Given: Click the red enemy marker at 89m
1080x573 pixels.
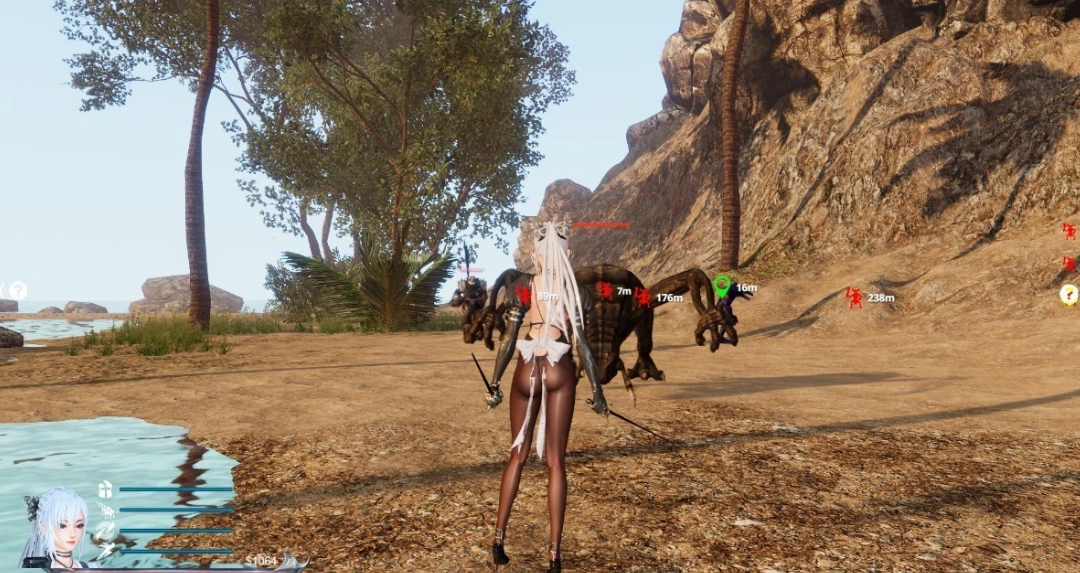Looking at the screenshot, I should (523, 295).
